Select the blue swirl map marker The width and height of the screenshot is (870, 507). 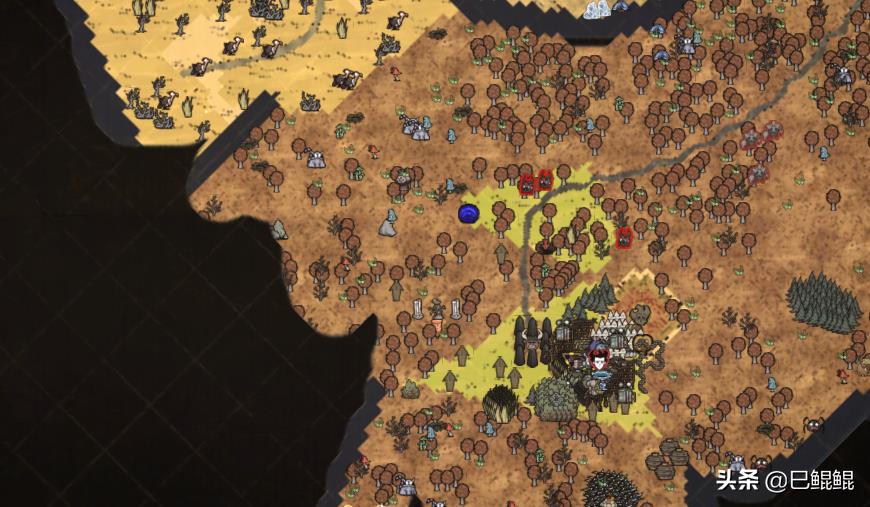(469, 212)
